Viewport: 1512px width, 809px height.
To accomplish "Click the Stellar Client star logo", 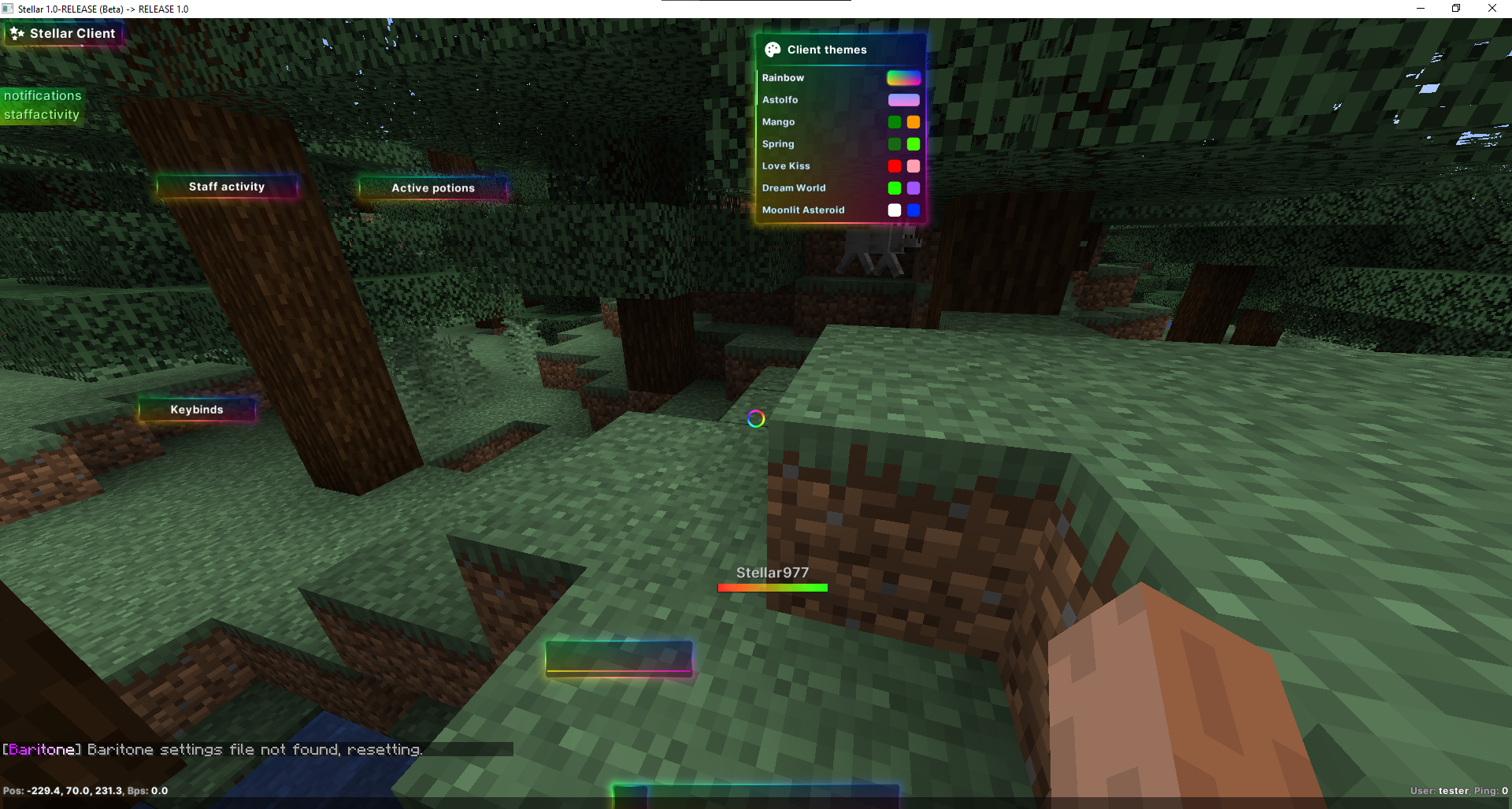I will pyautogui.click(x=17, y=33).
